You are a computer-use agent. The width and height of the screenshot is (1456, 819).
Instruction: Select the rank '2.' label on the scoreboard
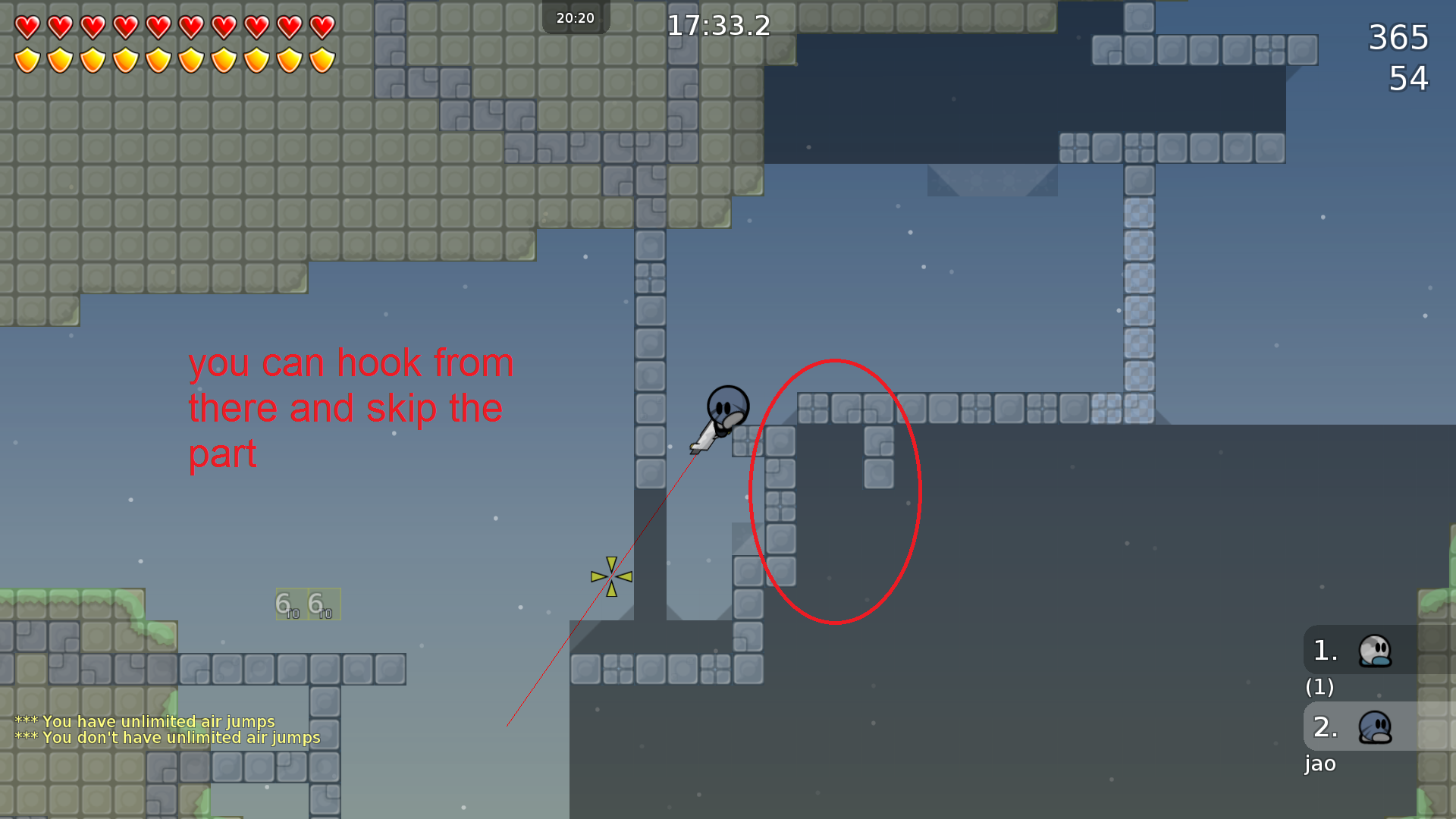click(1324, 726)
